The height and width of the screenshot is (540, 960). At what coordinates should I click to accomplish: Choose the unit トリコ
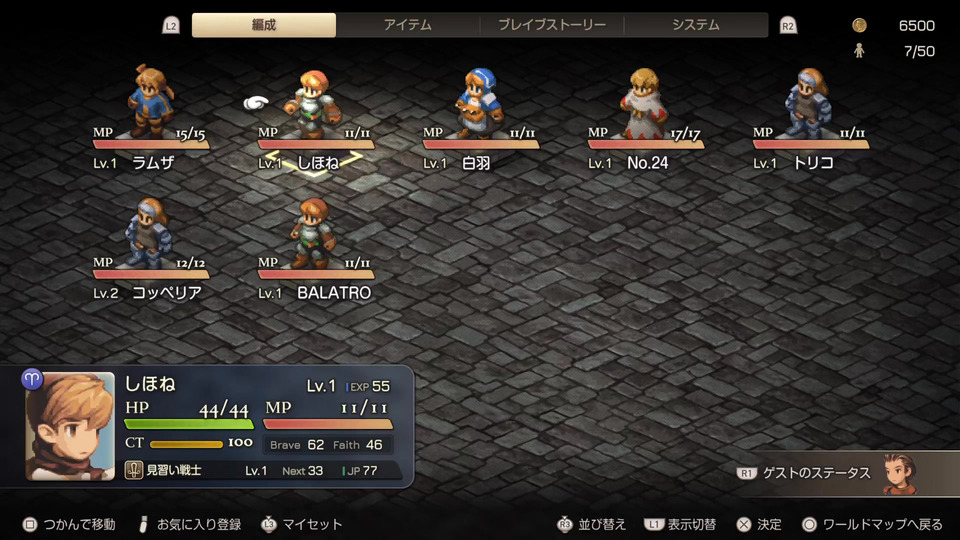(809, 103)
